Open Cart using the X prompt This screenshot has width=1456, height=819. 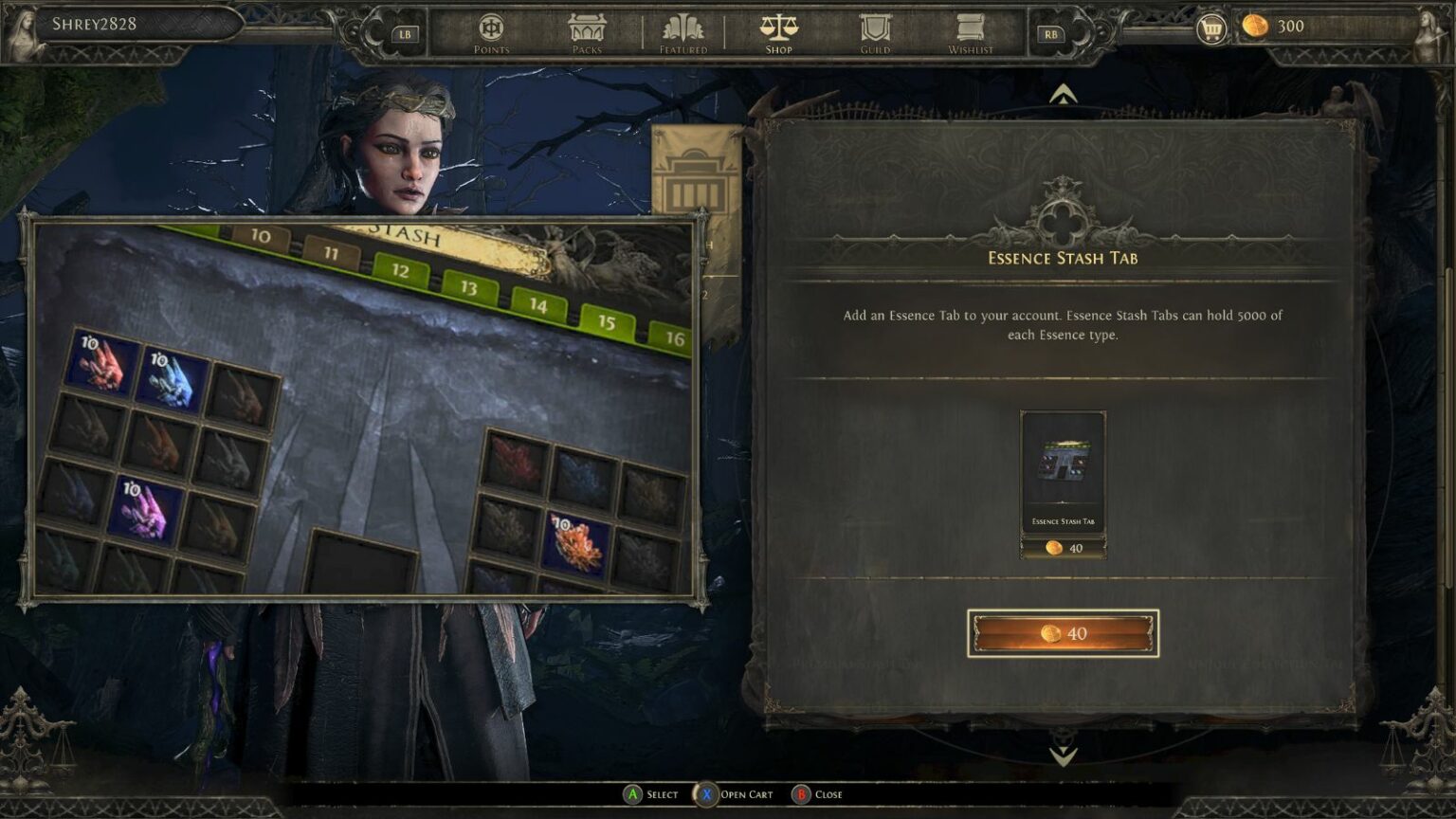[737, 794]
